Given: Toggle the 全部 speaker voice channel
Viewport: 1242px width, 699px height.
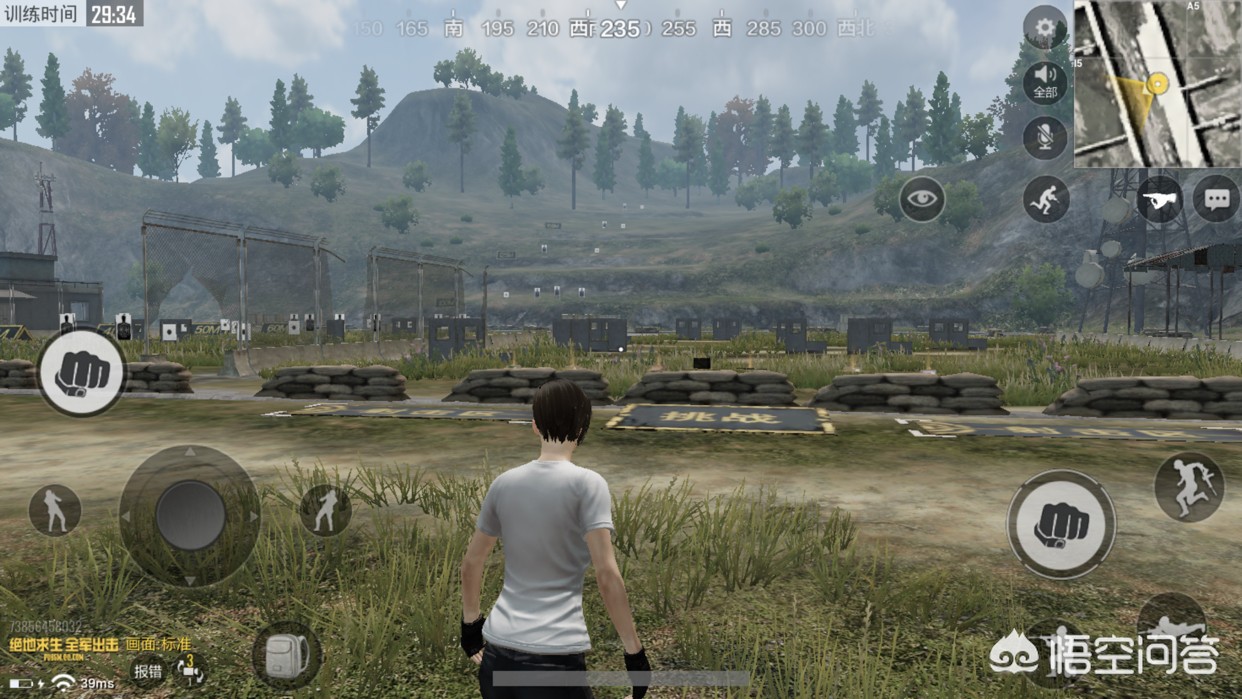Looking at the screenshot, I should (x=1045, y=82).
